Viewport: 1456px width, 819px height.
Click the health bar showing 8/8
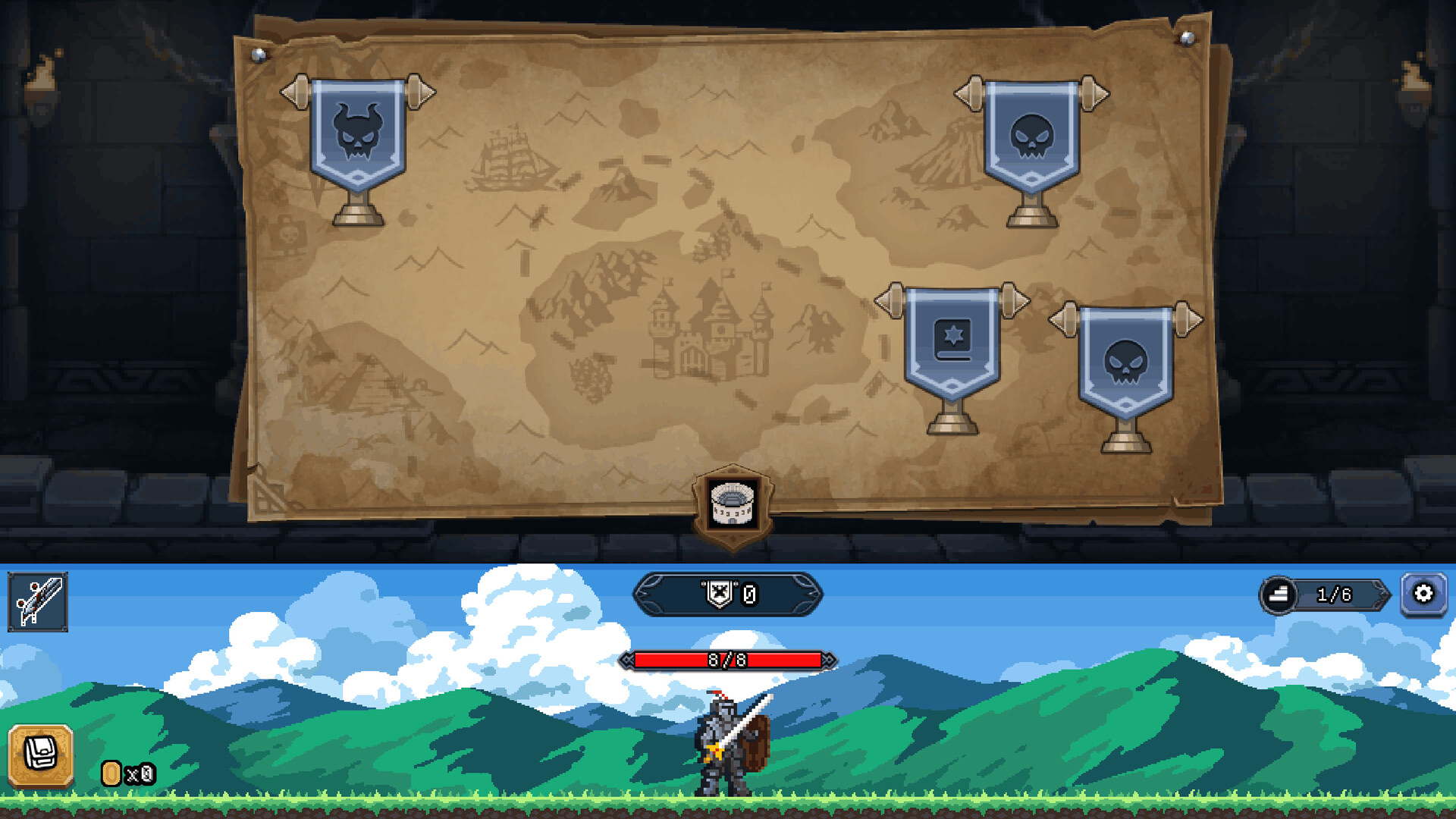(727, 661)
